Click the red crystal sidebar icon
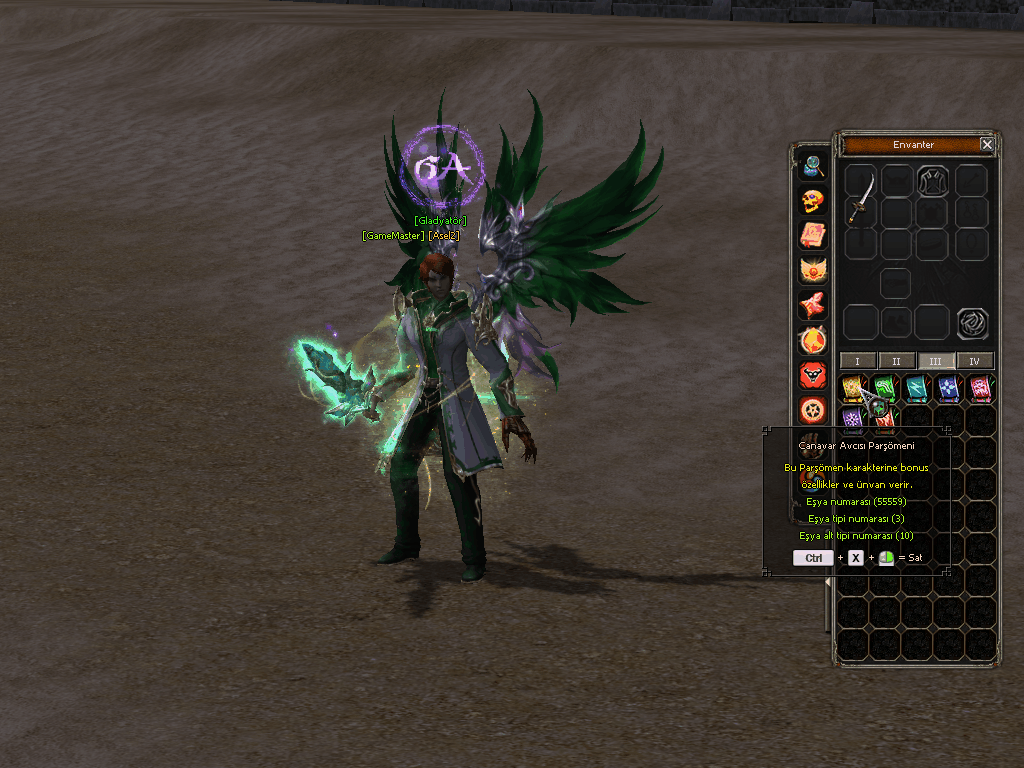 pos(813,305)
